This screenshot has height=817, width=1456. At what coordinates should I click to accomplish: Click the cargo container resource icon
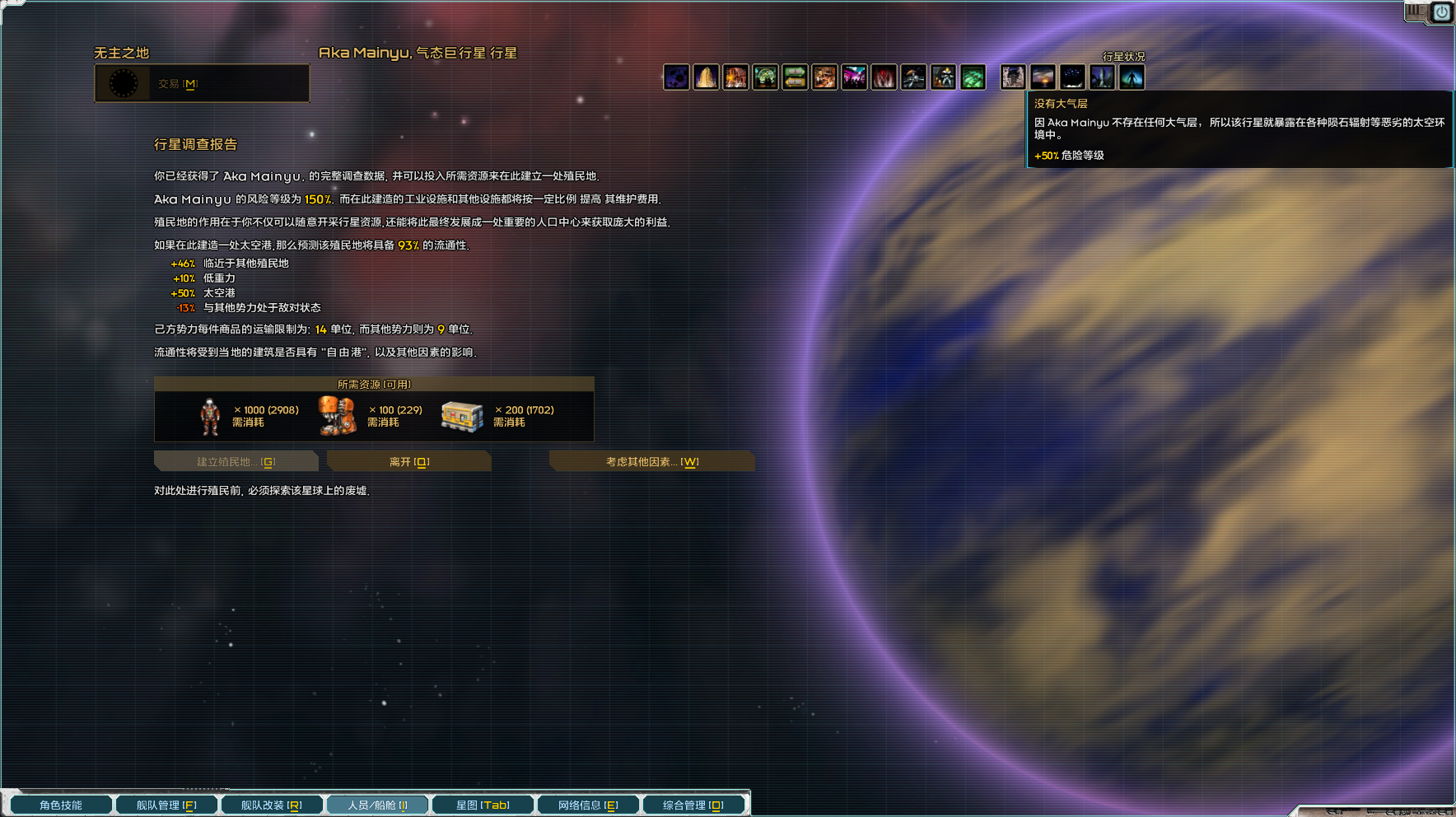point(461,414)
